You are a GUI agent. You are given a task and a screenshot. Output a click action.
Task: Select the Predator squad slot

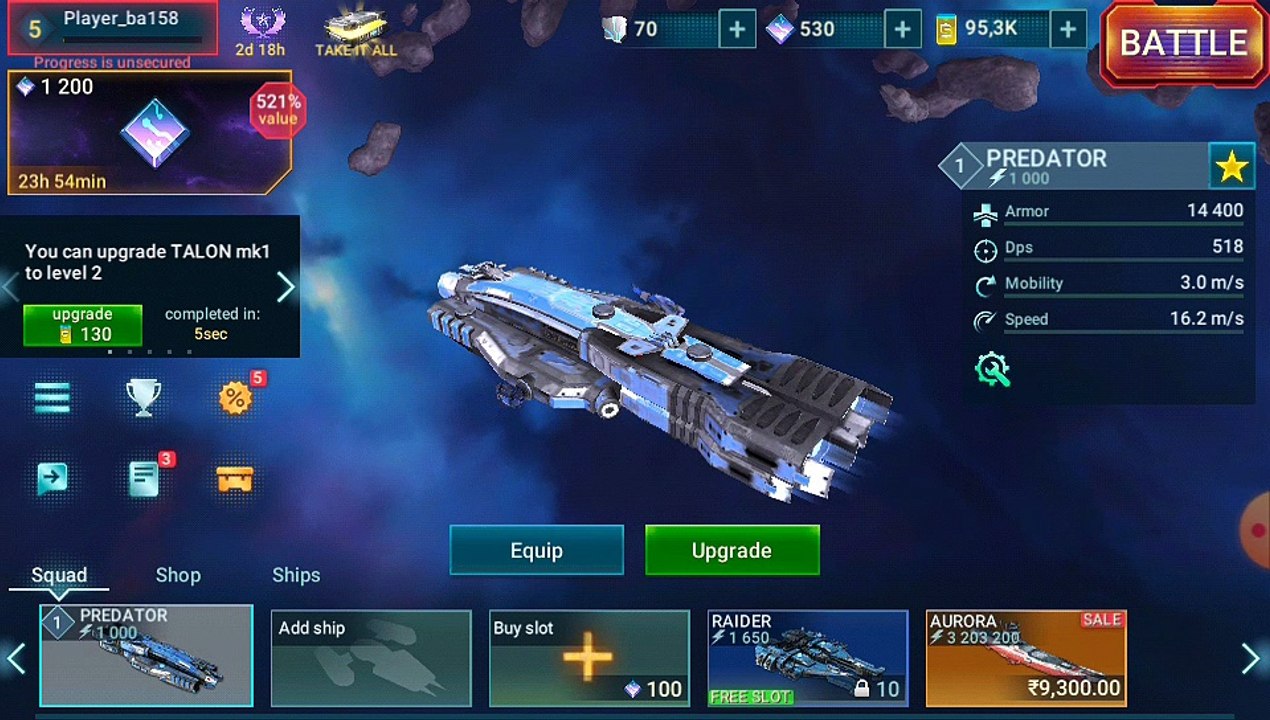(146, 656)
